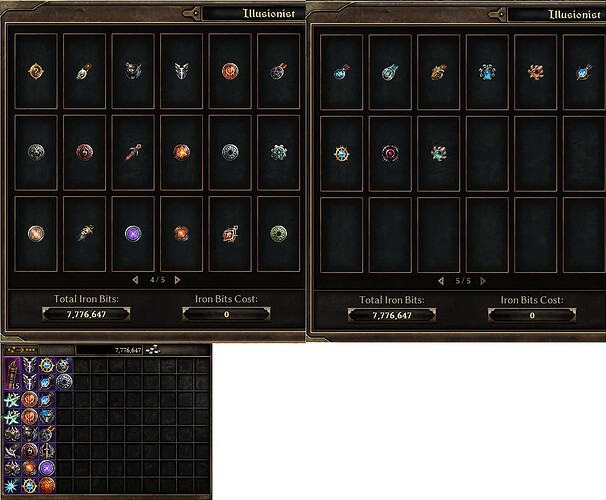The image size is (606, 500).
Task: Select the gold-ringed blue gem medal, page 5
Action: 341,153
